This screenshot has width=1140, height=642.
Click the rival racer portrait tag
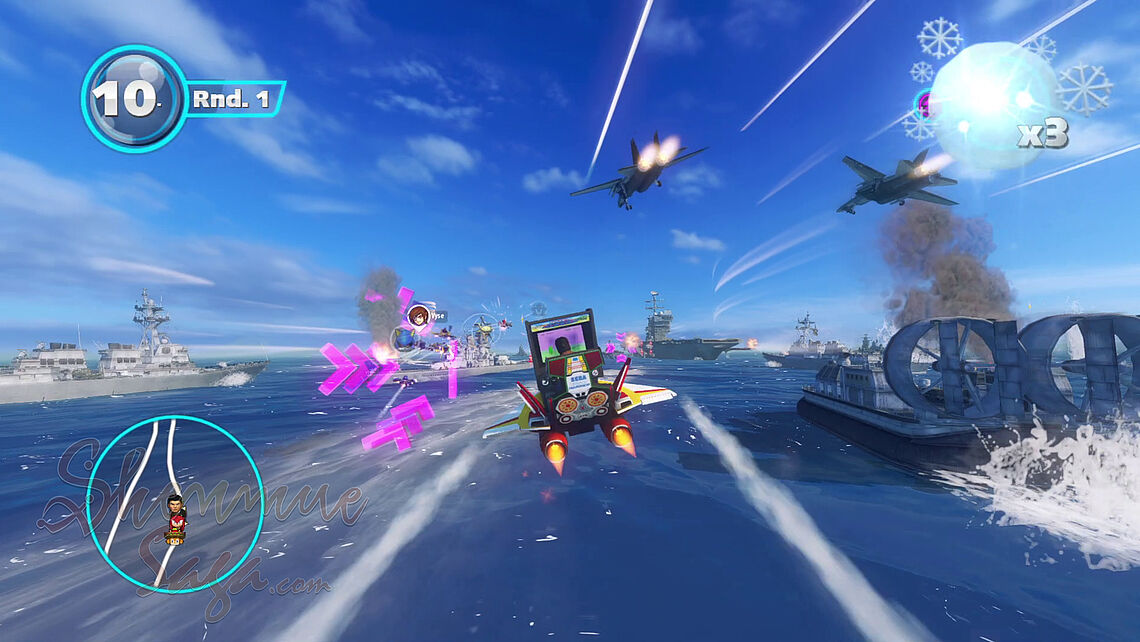(x=418, y=317)
